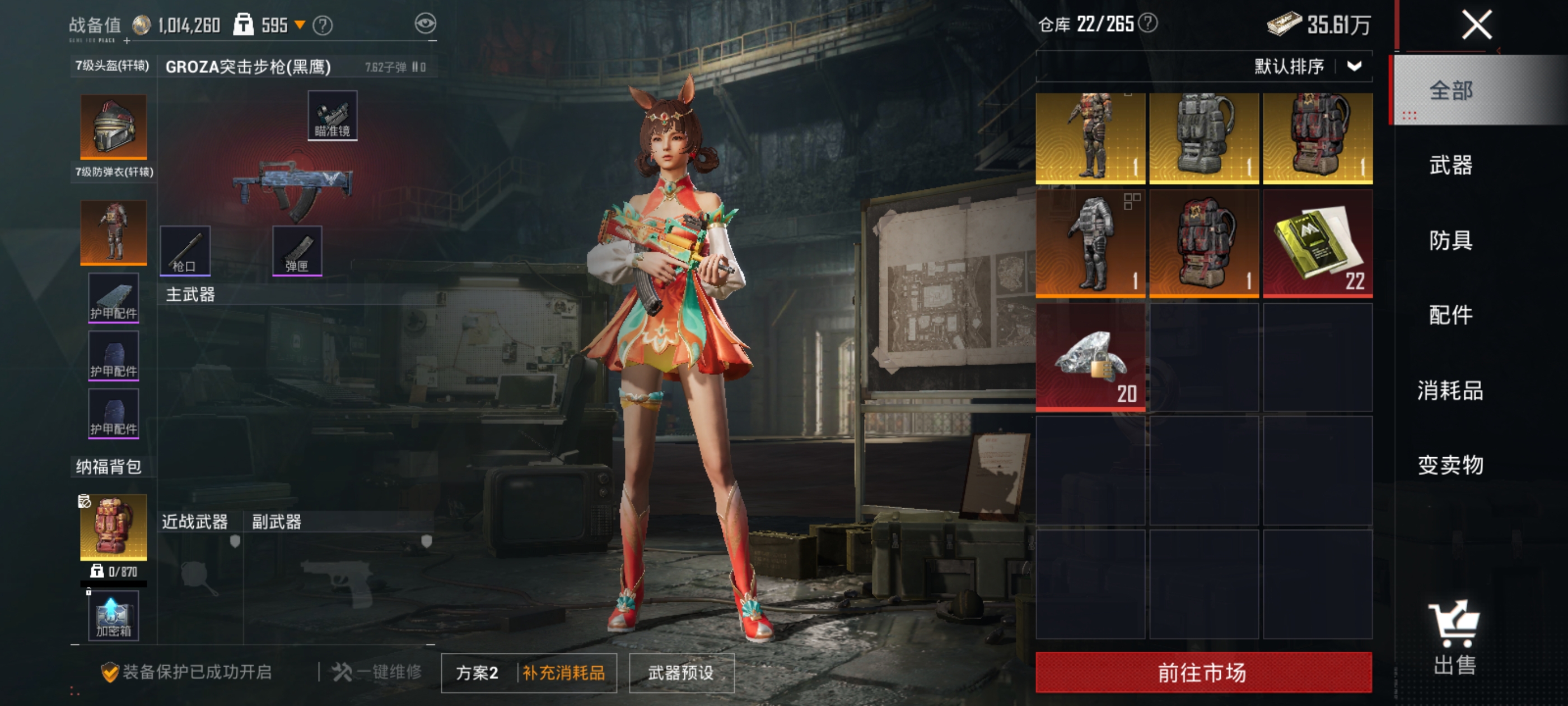The image size is (1568, 706).
Task: Pick the yellow booklet item with count 22
Action: pyautogui.click(x=1317, y=244)
